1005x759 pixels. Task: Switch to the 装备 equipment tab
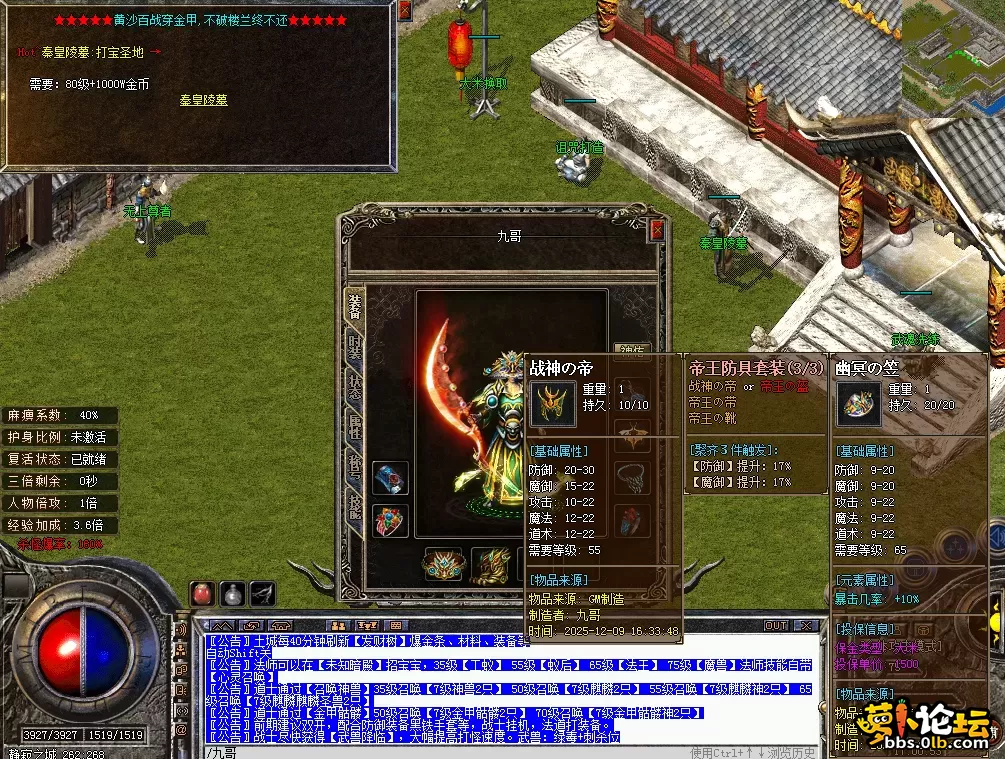[x=355, y=305]
